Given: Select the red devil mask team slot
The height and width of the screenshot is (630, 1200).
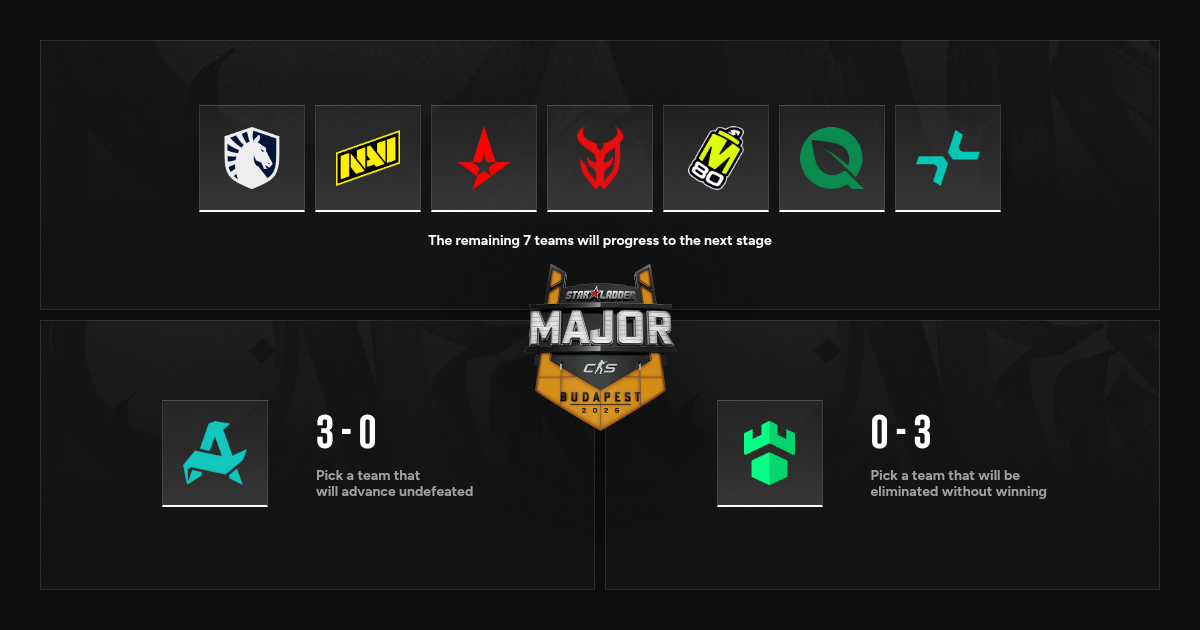Looking at the screenshot, I should click(600, 158).
